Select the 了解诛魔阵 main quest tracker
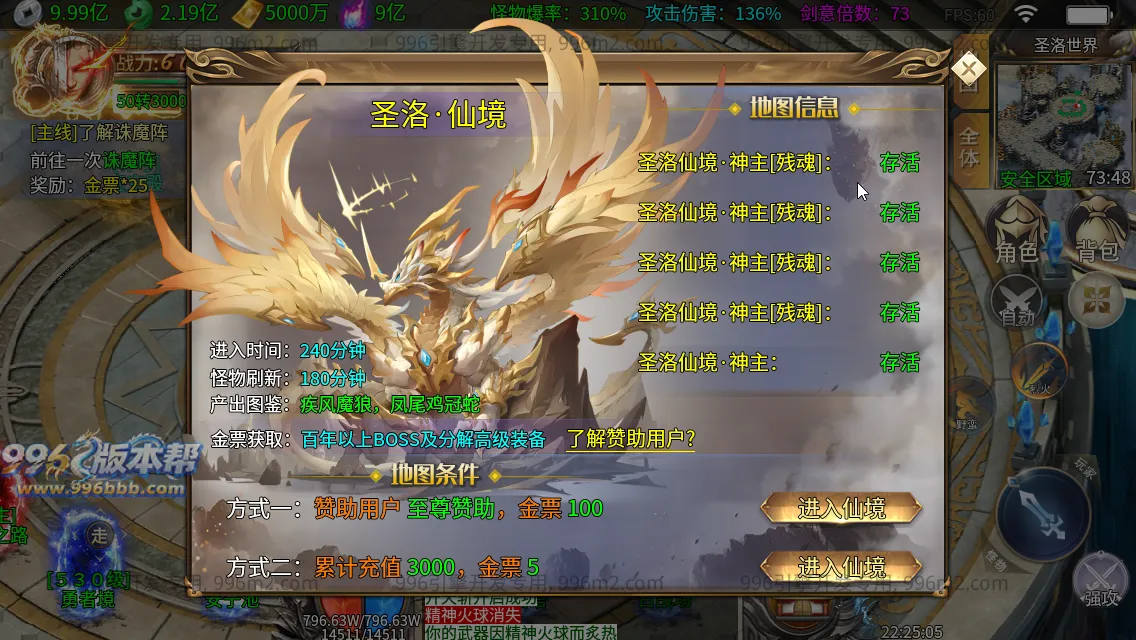The image size is (1136, 640). 98,132
